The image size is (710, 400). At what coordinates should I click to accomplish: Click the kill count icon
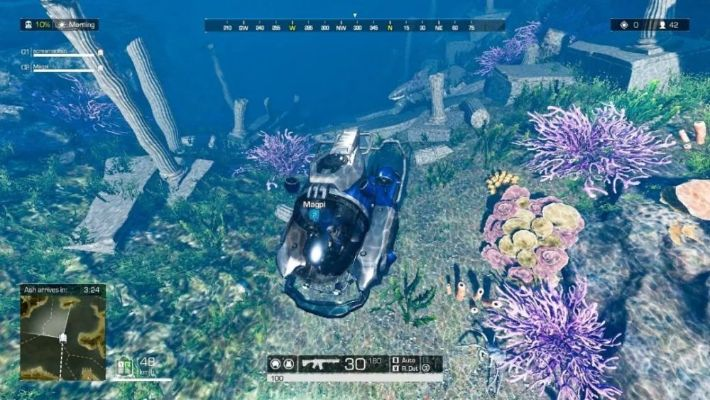tap(625, 25)
